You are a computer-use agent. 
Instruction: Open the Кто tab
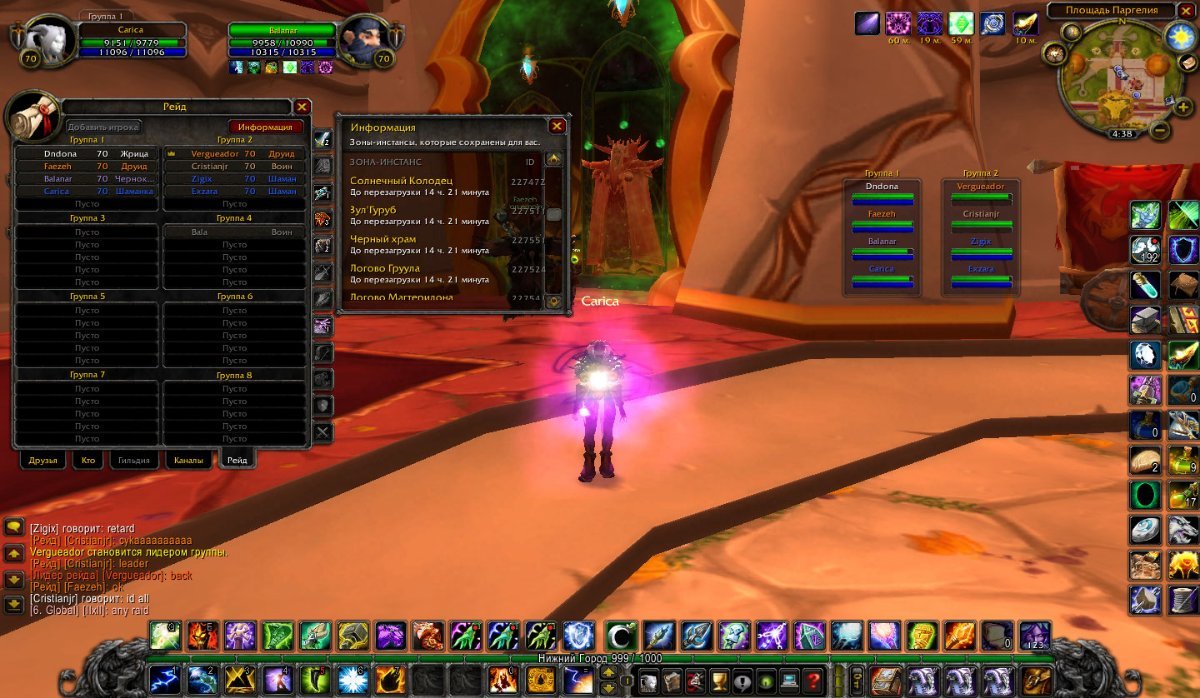(x=90, y=461)
